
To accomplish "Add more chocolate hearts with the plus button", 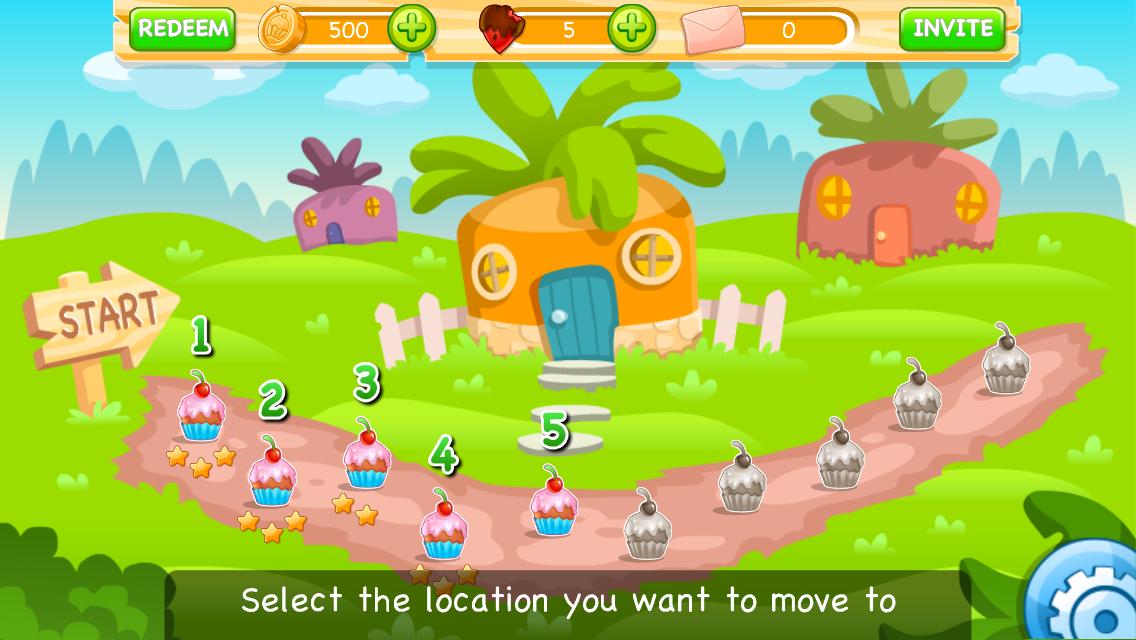I will (x=631, y=29).
